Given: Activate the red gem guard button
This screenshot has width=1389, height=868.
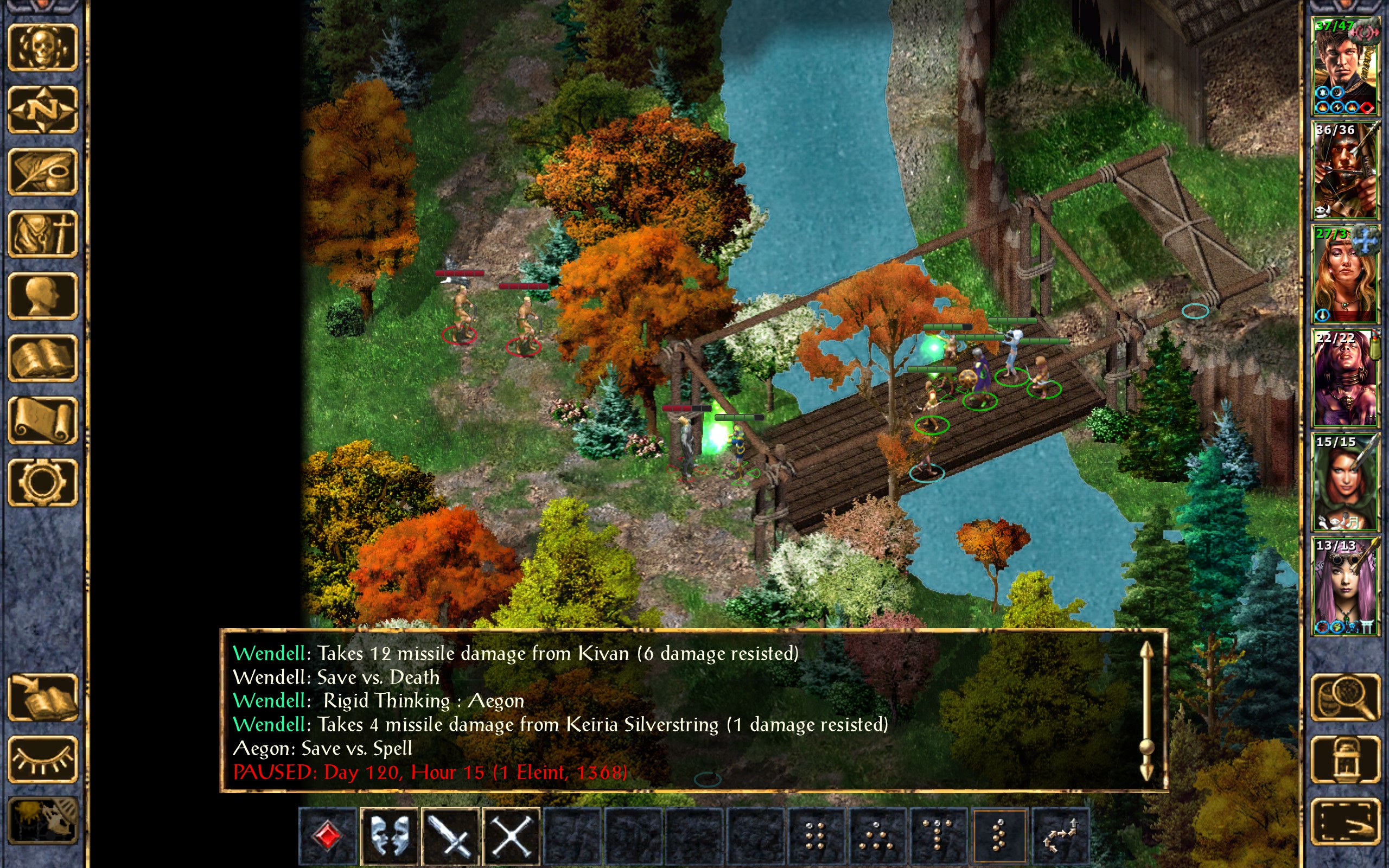Looking at the screenshot, I should click(328, 836).
